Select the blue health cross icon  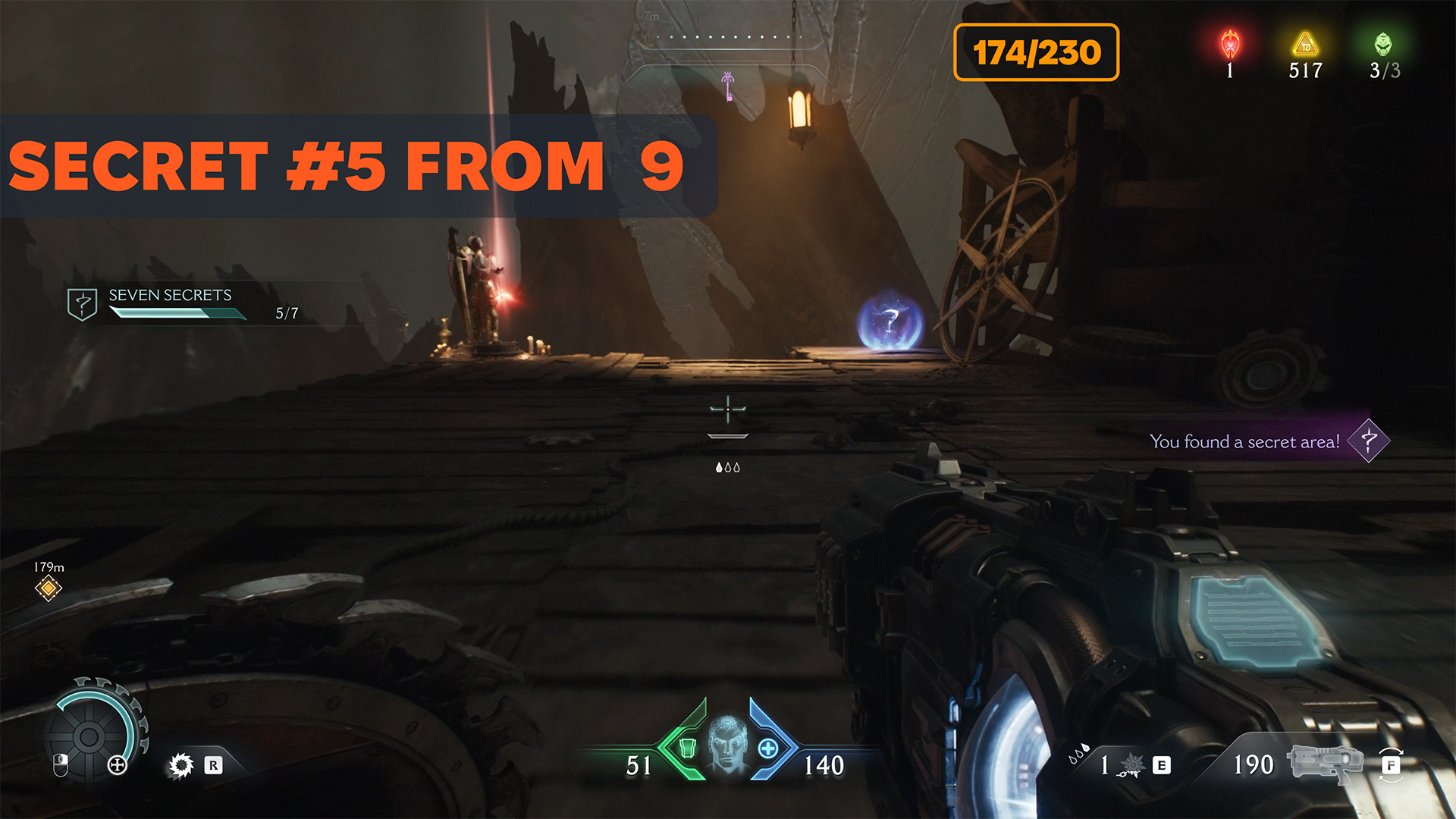point(768,748)
